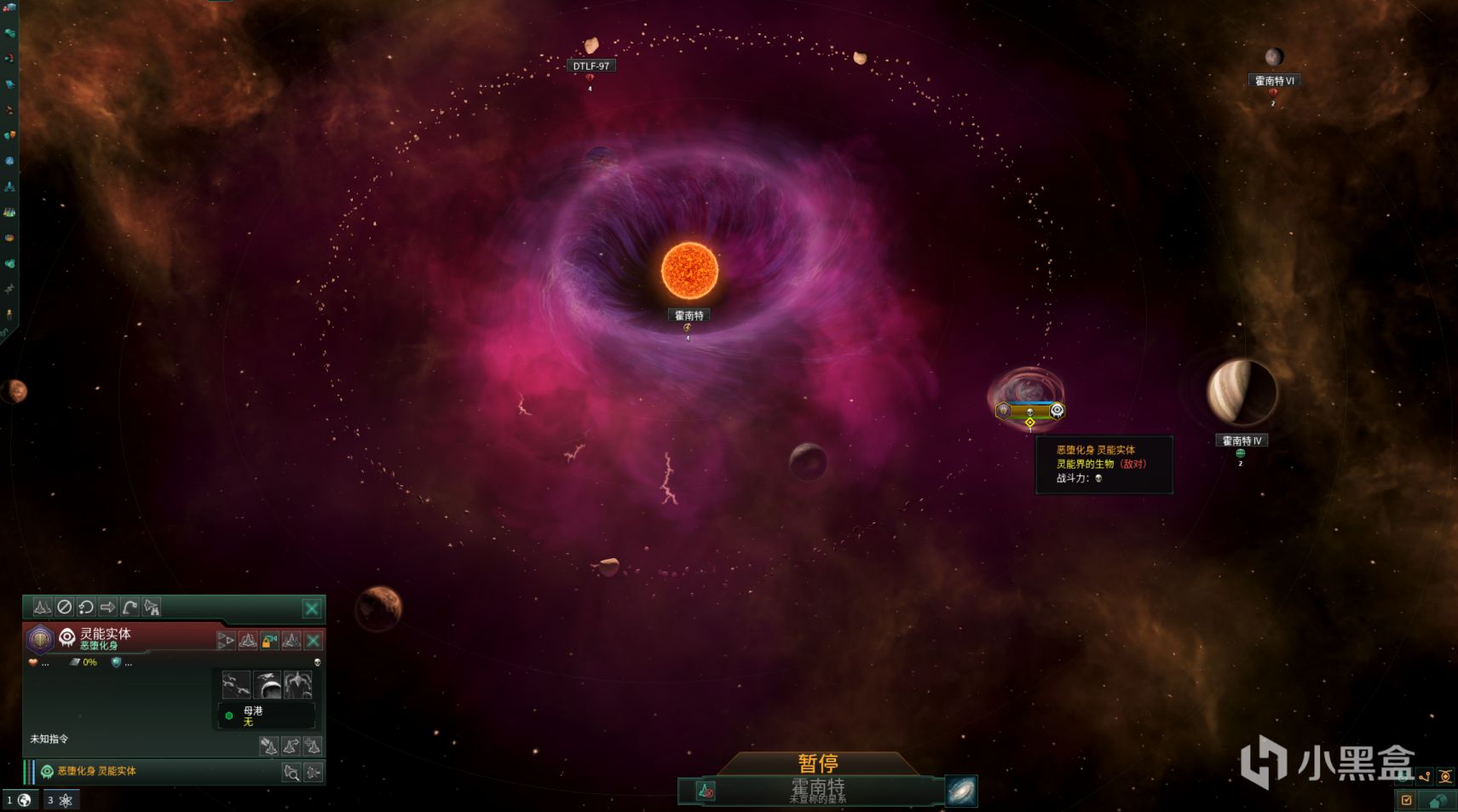Screen dimensions: 1458x812
Task: Open the planet outliner tab numbered 1
Action: pyautogui.click(x=19, y=800)
